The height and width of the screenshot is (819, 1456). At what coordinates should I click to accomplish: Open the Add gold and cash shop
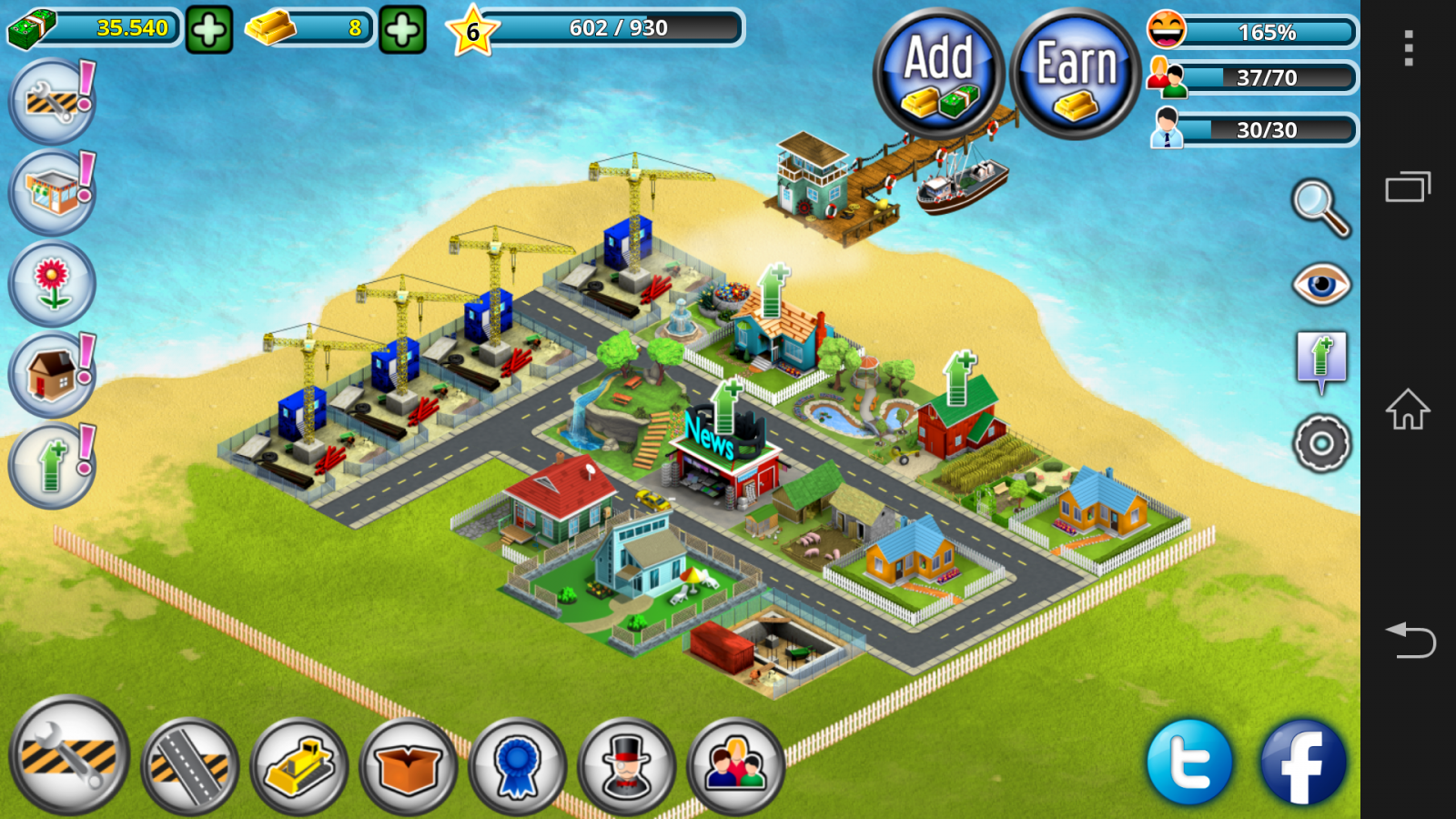coord(938,75)
